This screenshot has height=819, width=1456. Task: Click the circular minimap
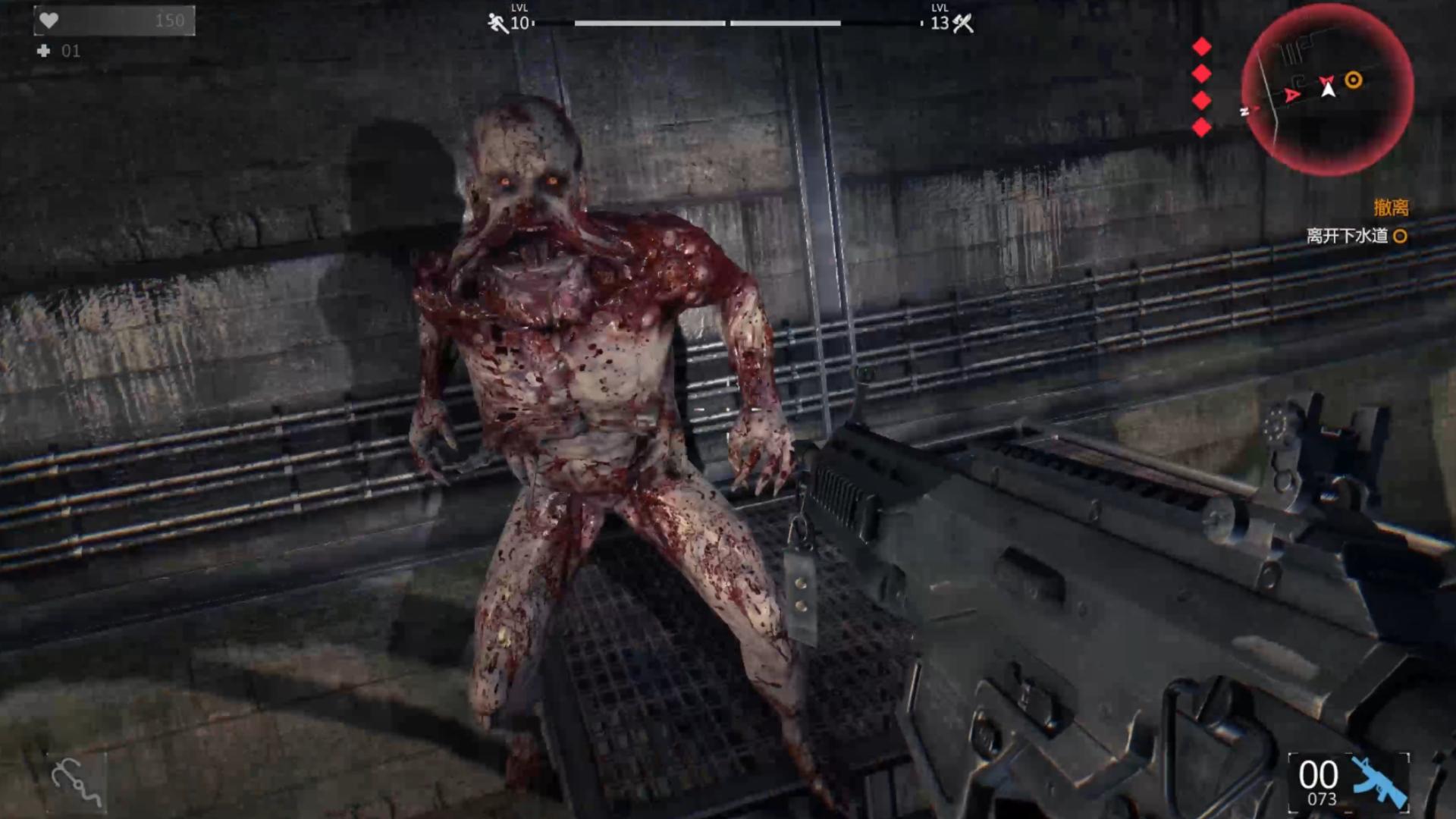pos(1327,89)
